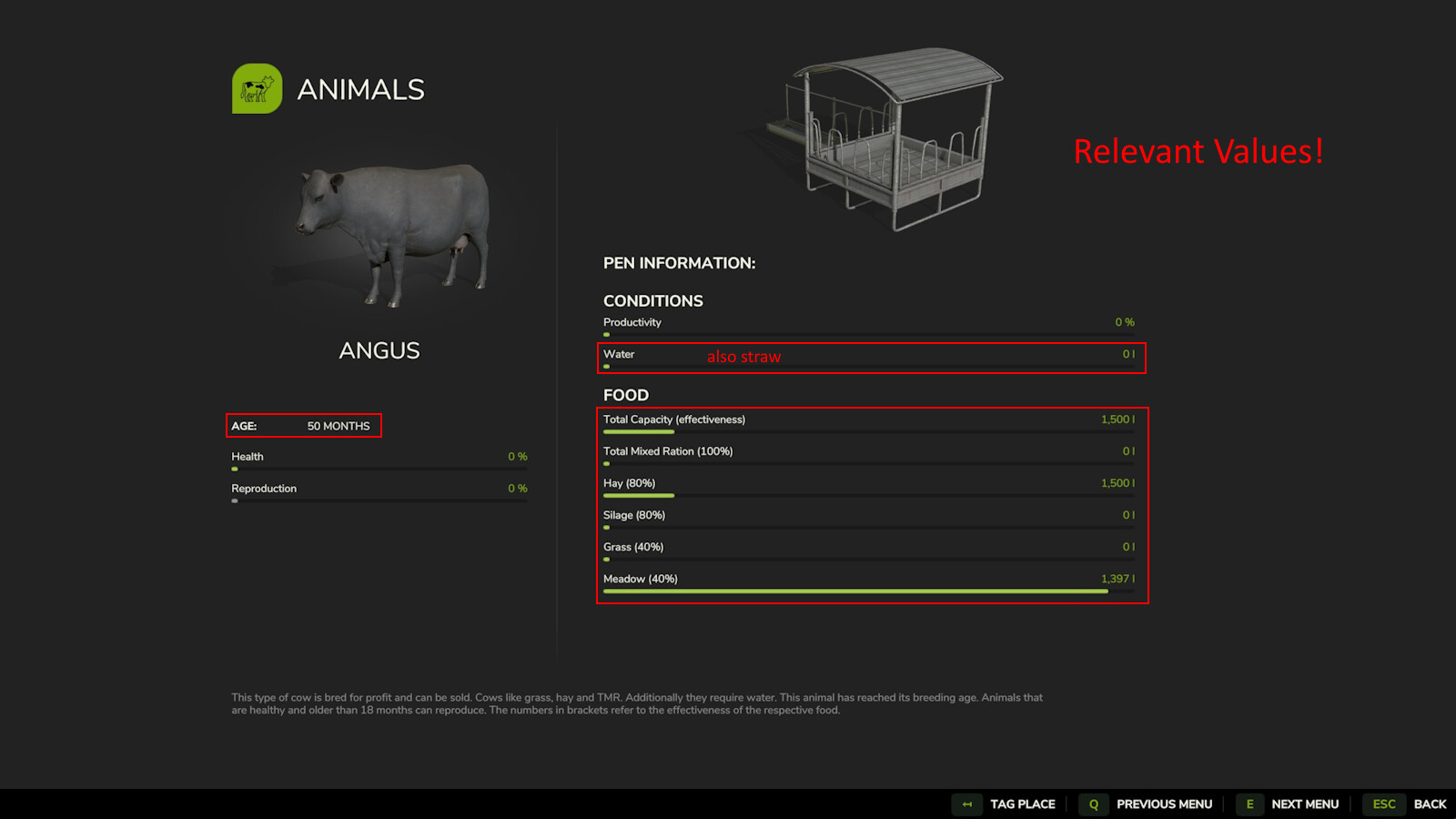Advance using NEXT MENU

pyautogui.click(x=1306, y=804)
